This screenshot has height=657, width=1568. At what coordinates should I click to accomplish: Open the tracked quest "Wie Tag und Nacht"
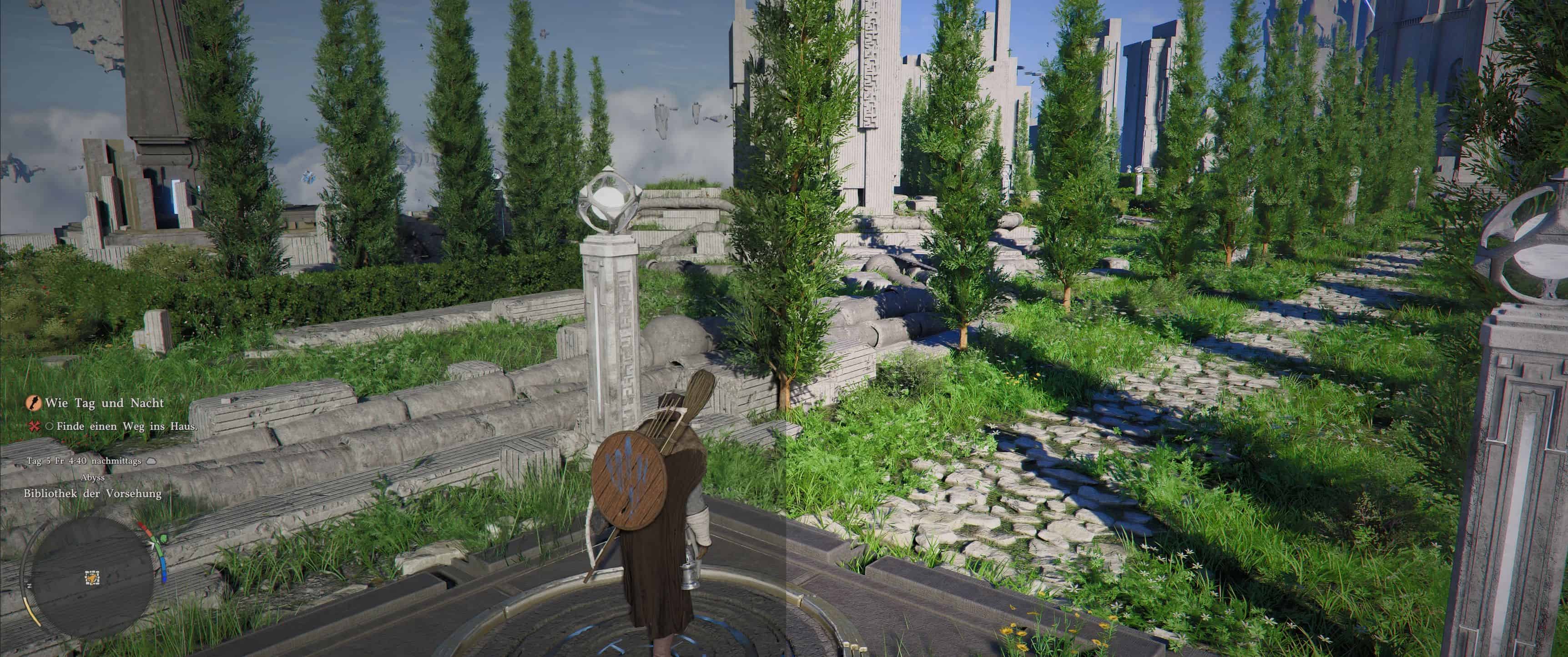coord(104,403)
